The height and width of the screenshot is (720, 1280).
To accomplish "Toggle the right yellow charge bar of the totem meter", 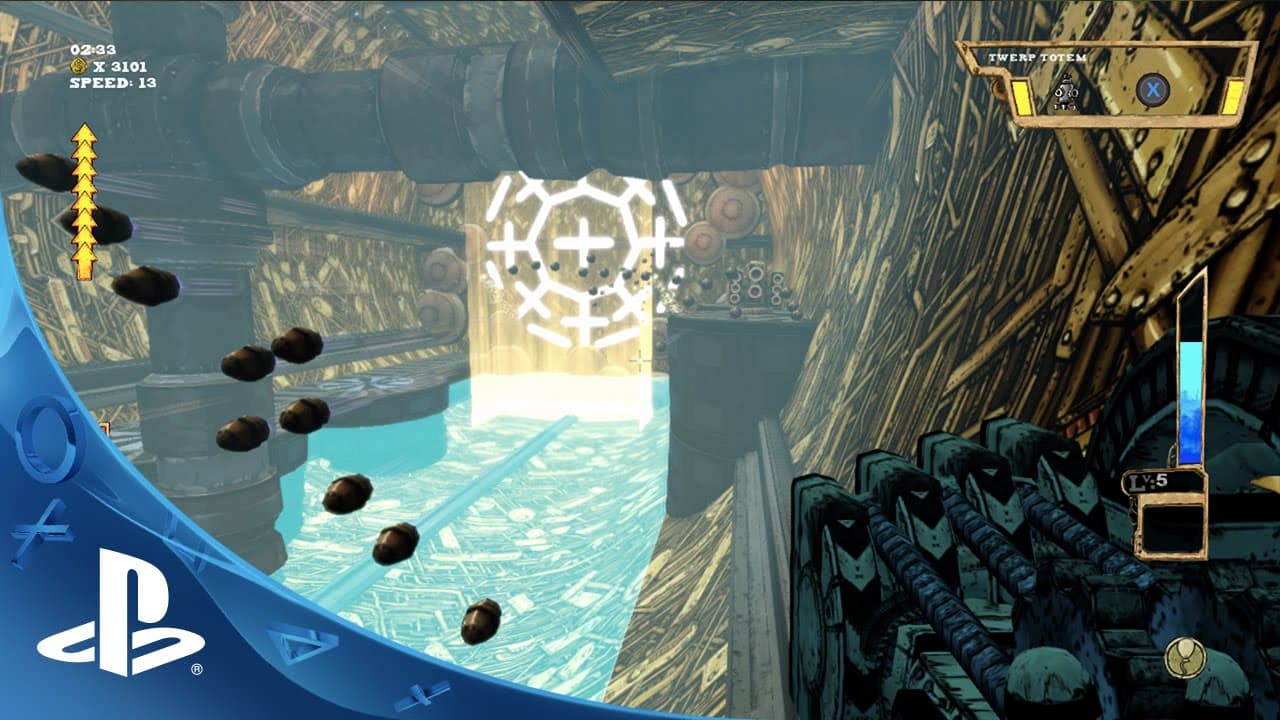I will 1235,95.
